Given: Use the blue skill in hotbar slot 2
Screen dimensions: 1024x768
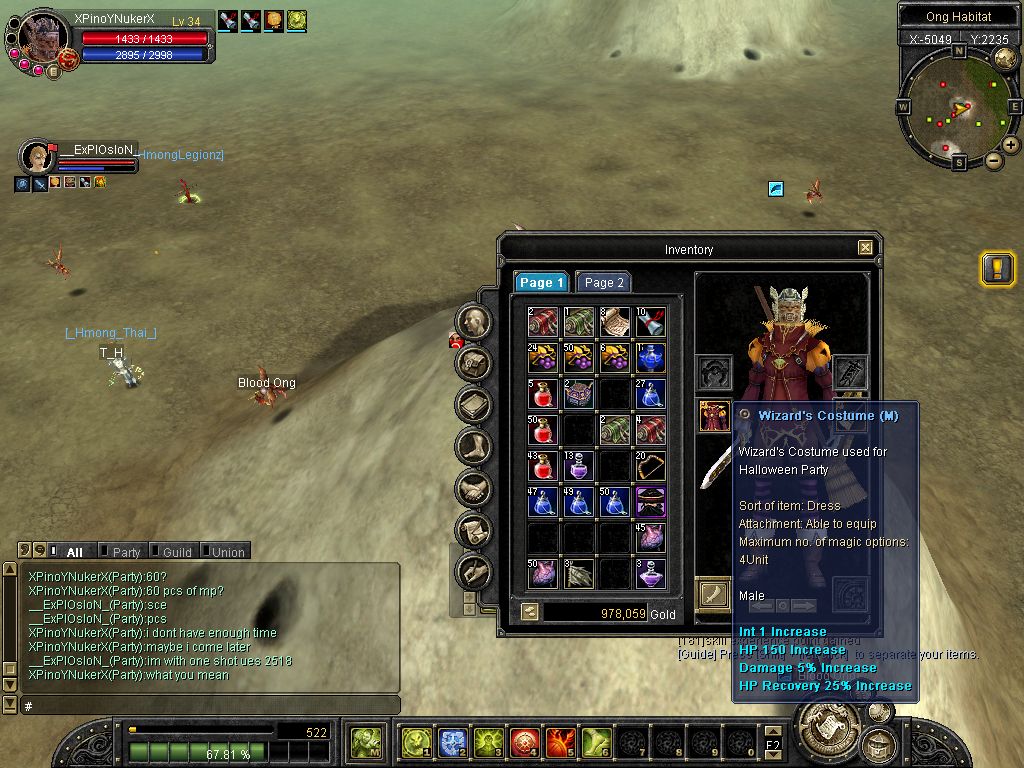Looking at the screenshot, I should (453, 742).
